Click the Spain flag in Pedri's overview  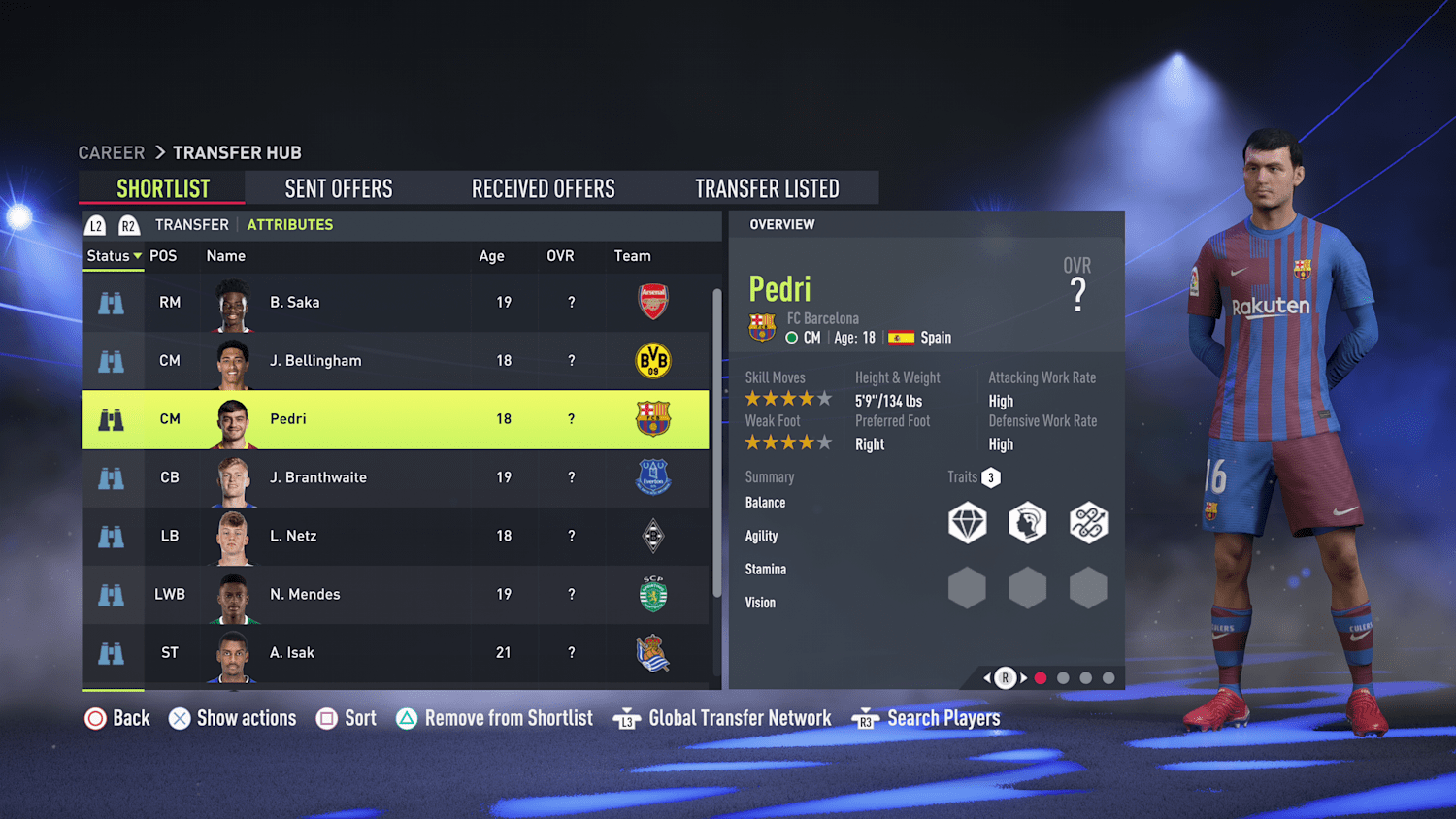(898, 338)
